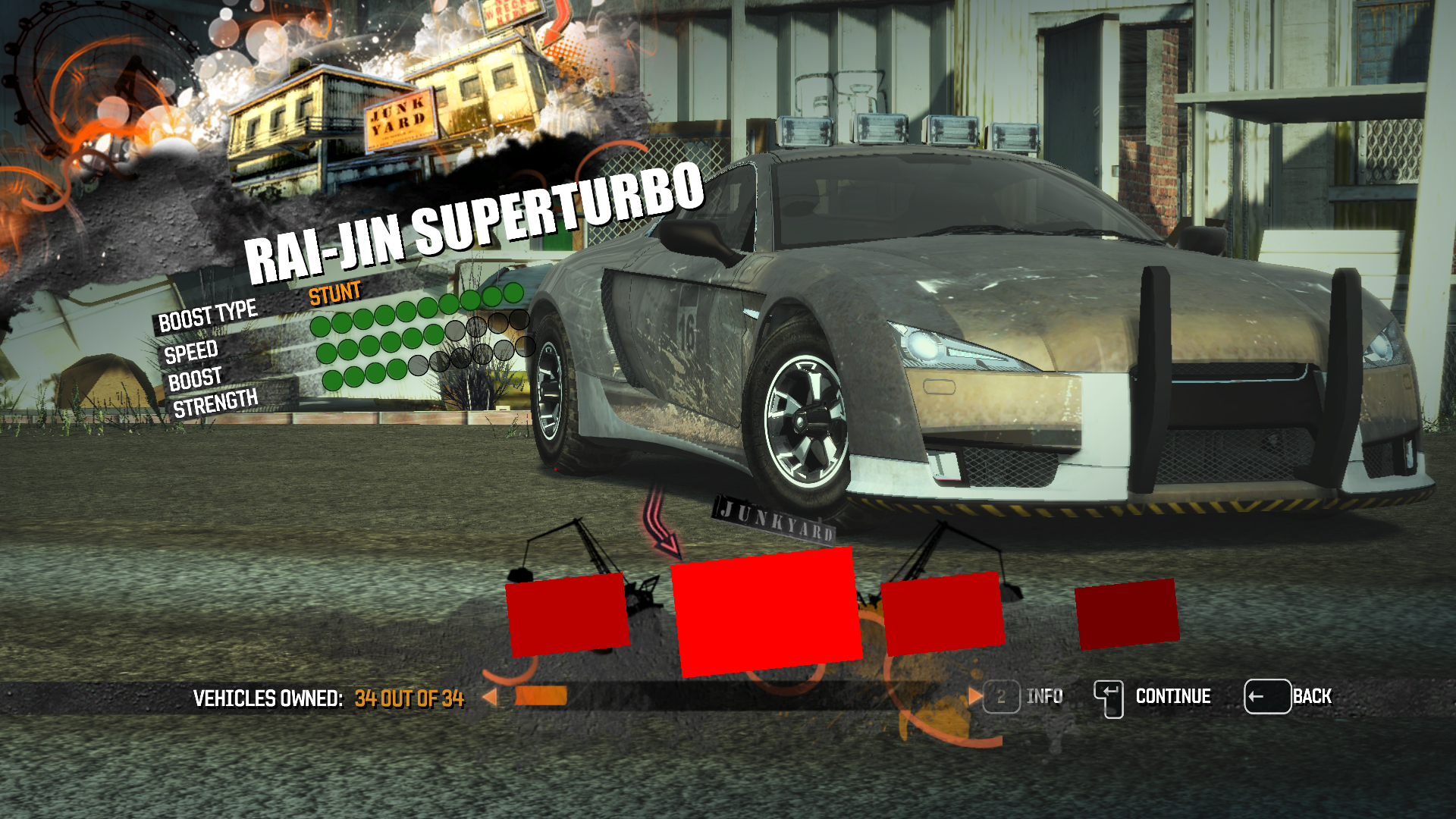Expand the Boost Type rating row
The image size is (1456, 819).
tap(208, 317)
